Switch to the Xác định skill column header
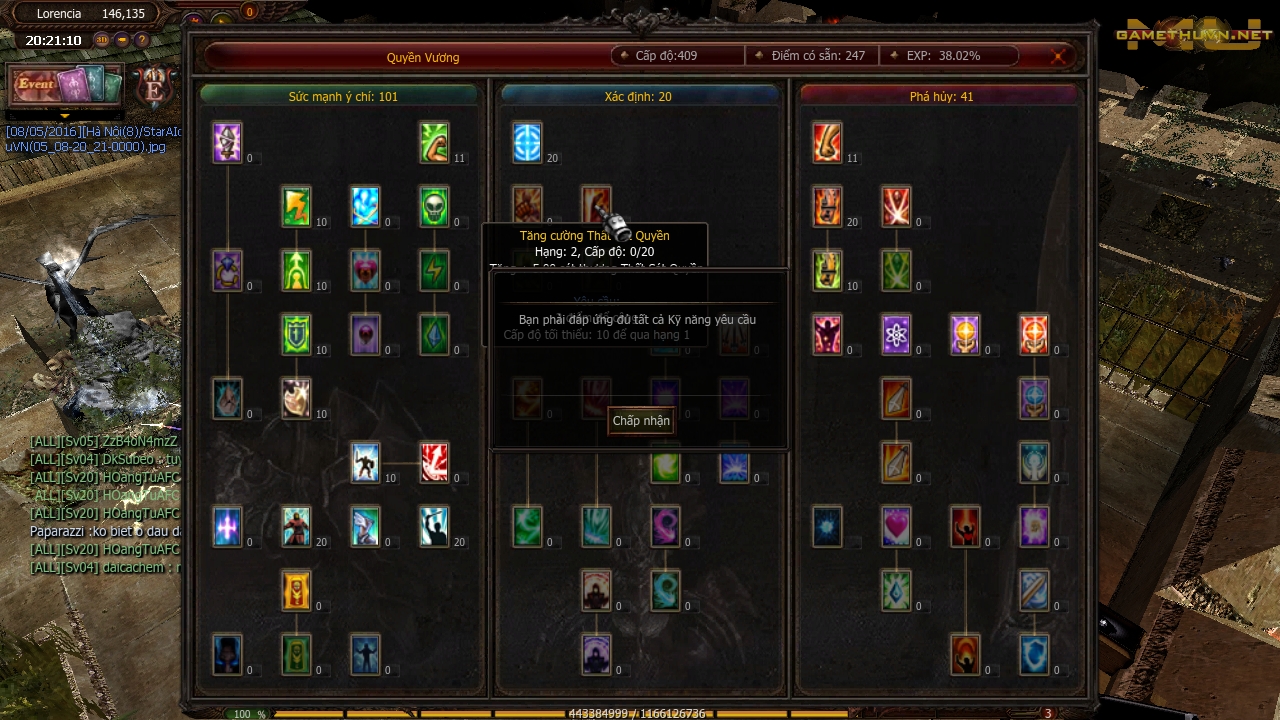 click(640, 98)
